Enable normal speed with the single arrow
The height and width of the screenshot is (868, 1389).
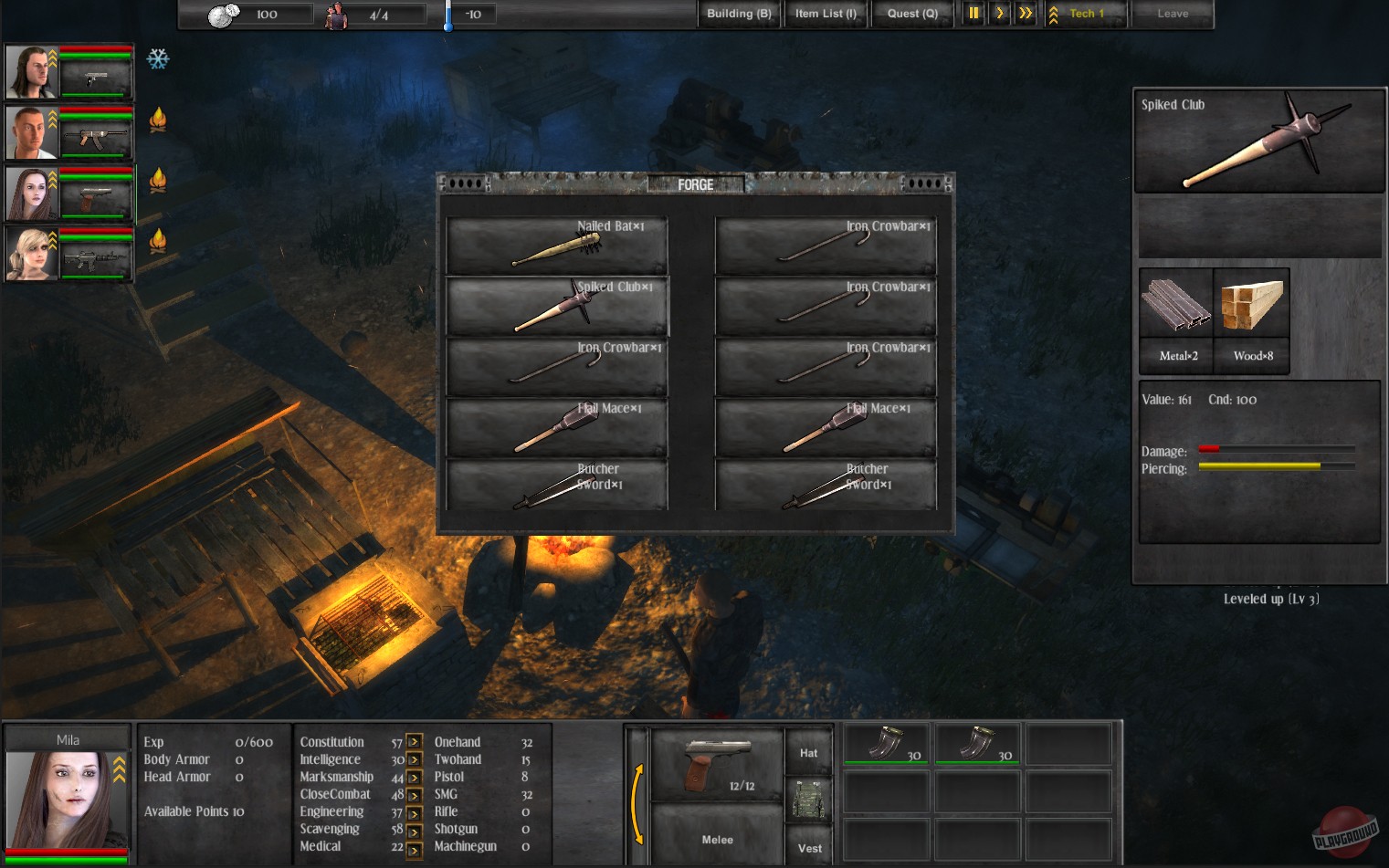click(999, 14)
